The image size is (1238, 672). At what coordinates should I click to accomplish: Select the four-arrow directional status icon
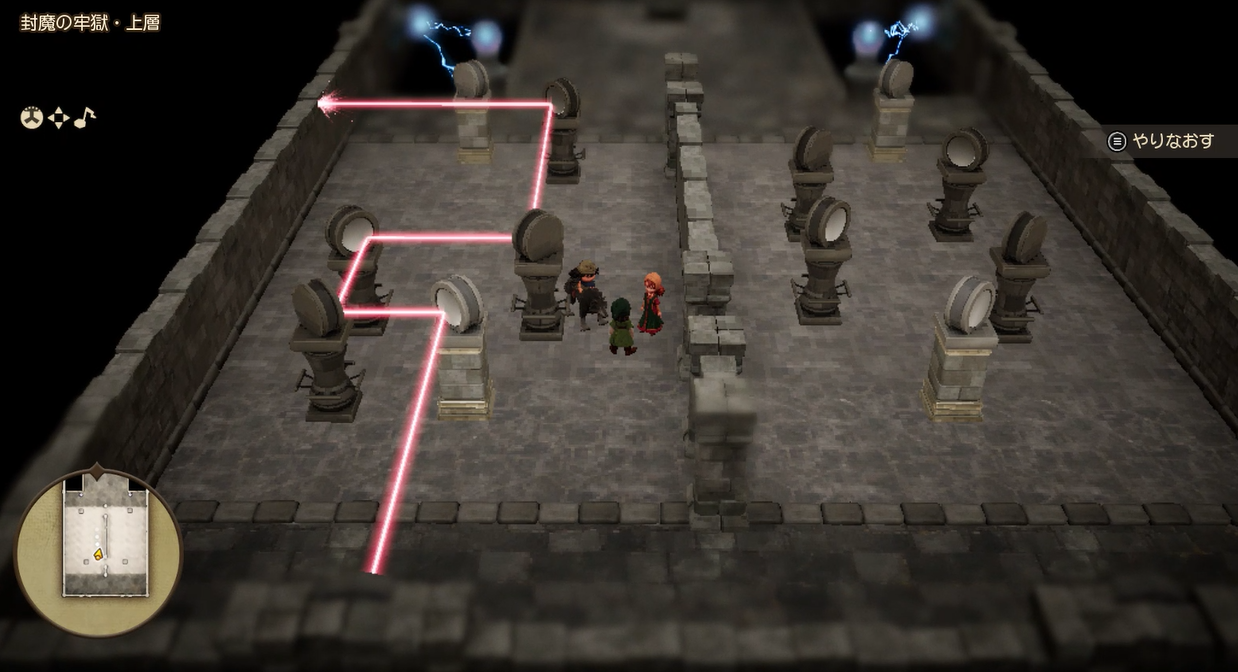click(58, 119)
